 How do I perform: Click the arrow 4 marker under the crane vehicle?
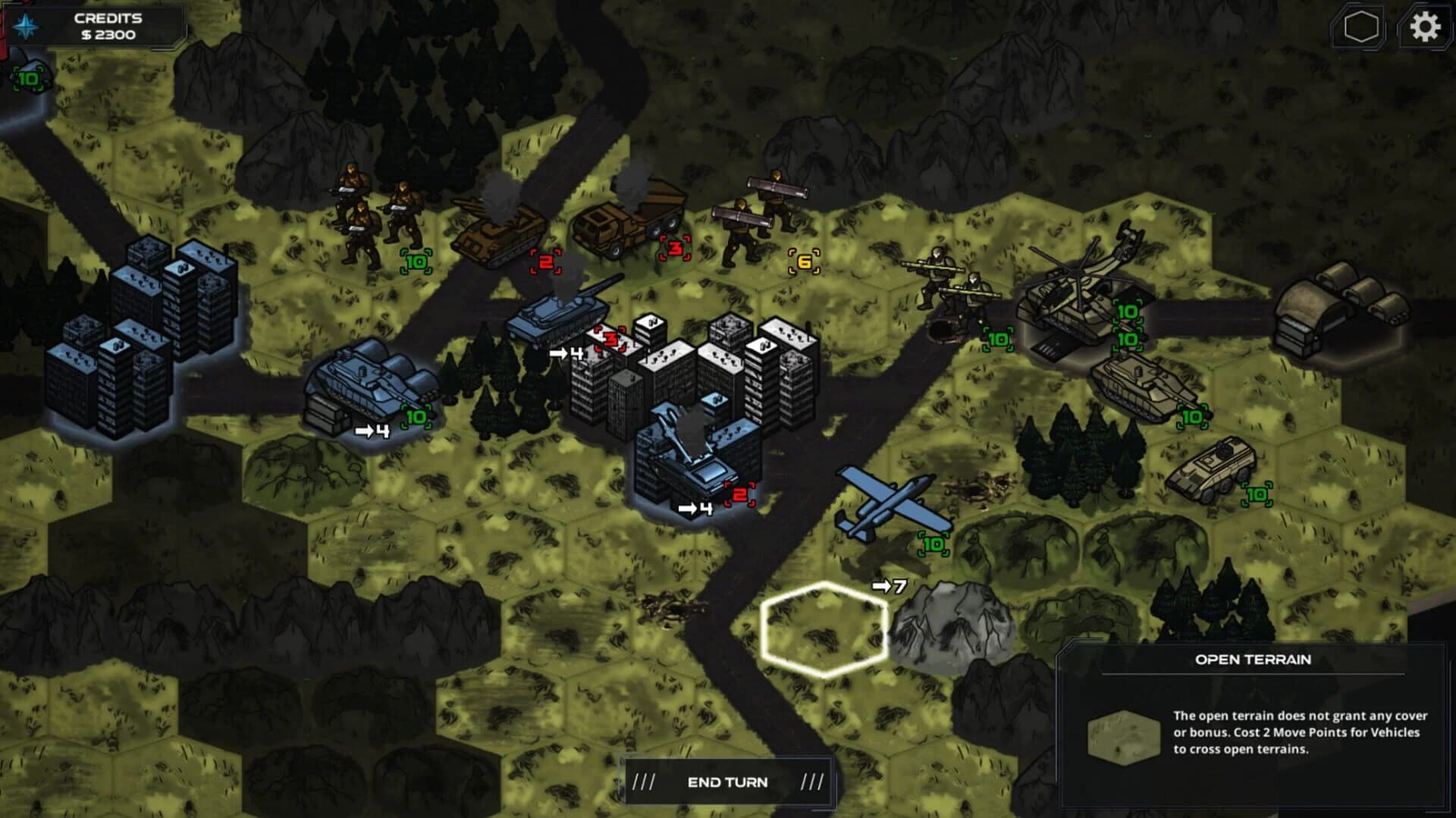coord(696,508)
